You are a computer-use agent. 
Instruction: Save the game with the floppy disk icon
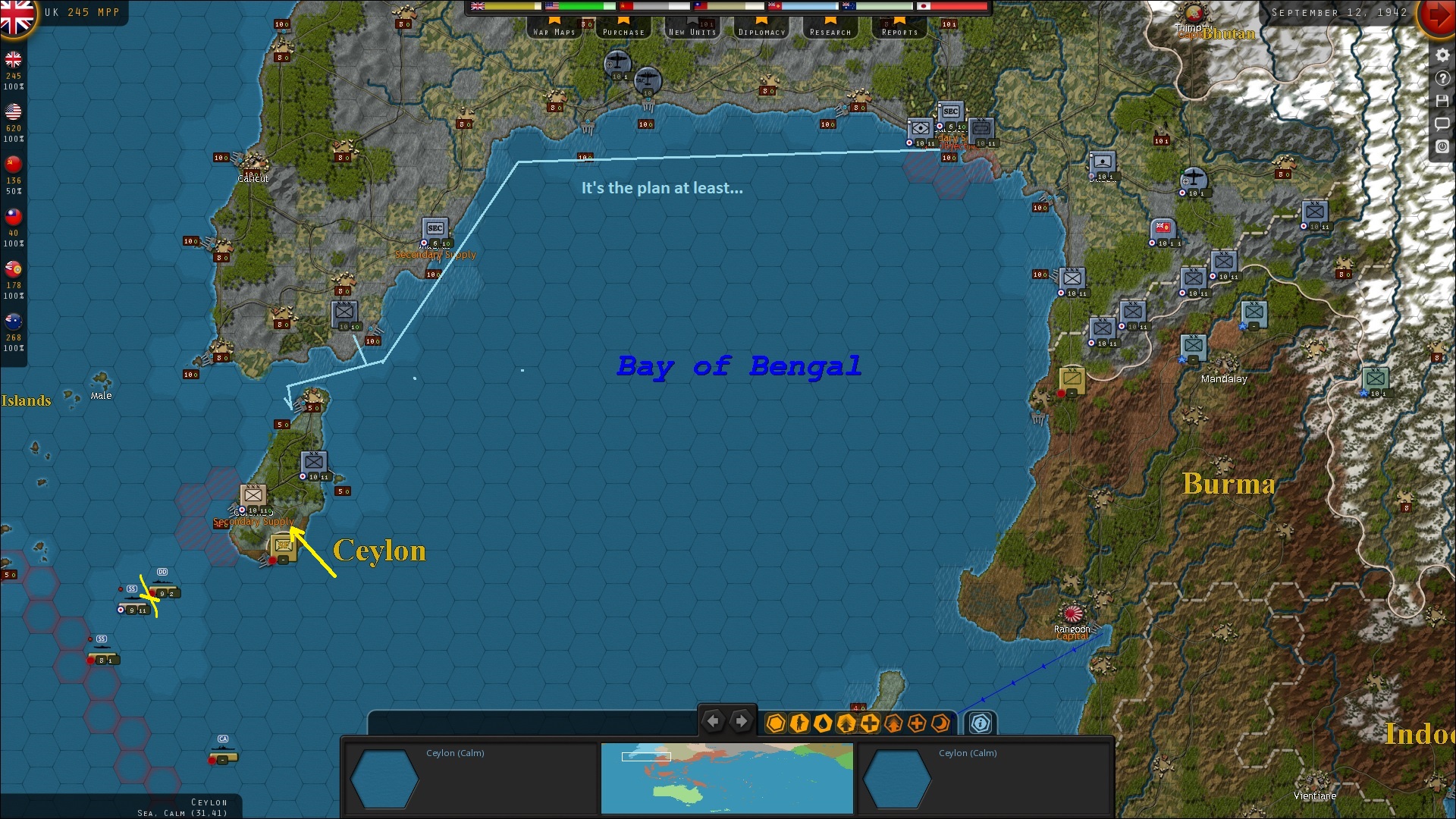[x=1442, y=100]
